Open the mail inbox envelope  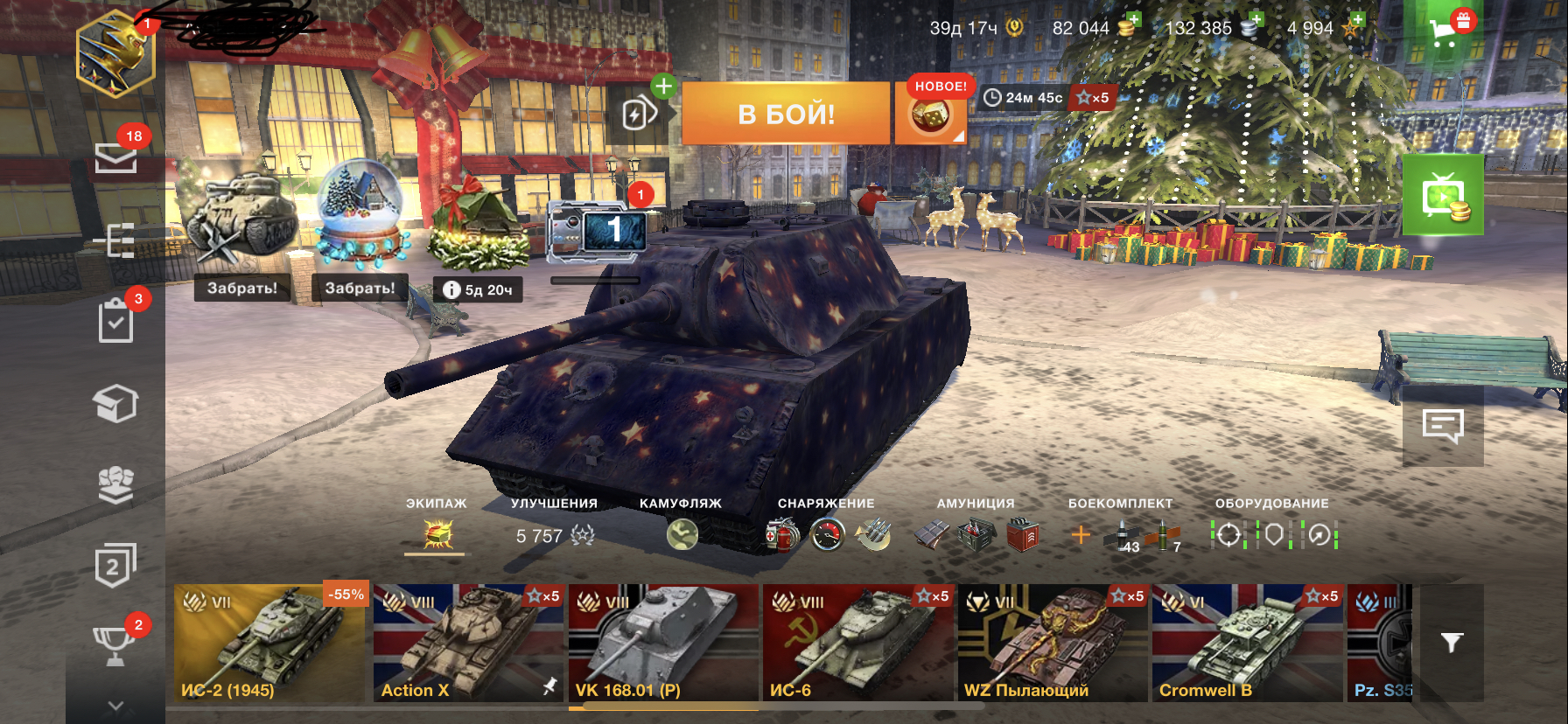tap(115, 157)
